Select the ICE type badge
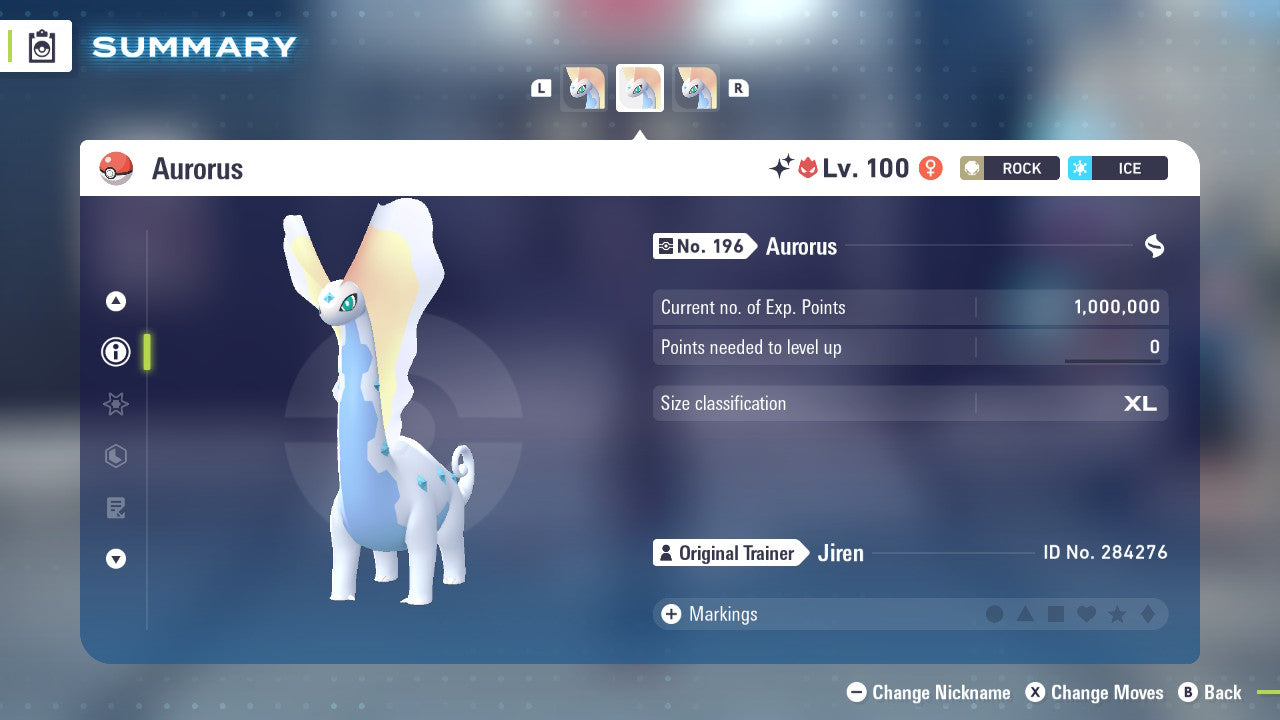The height and width of the screenshot is (720, 1280). click(1118, 168)
